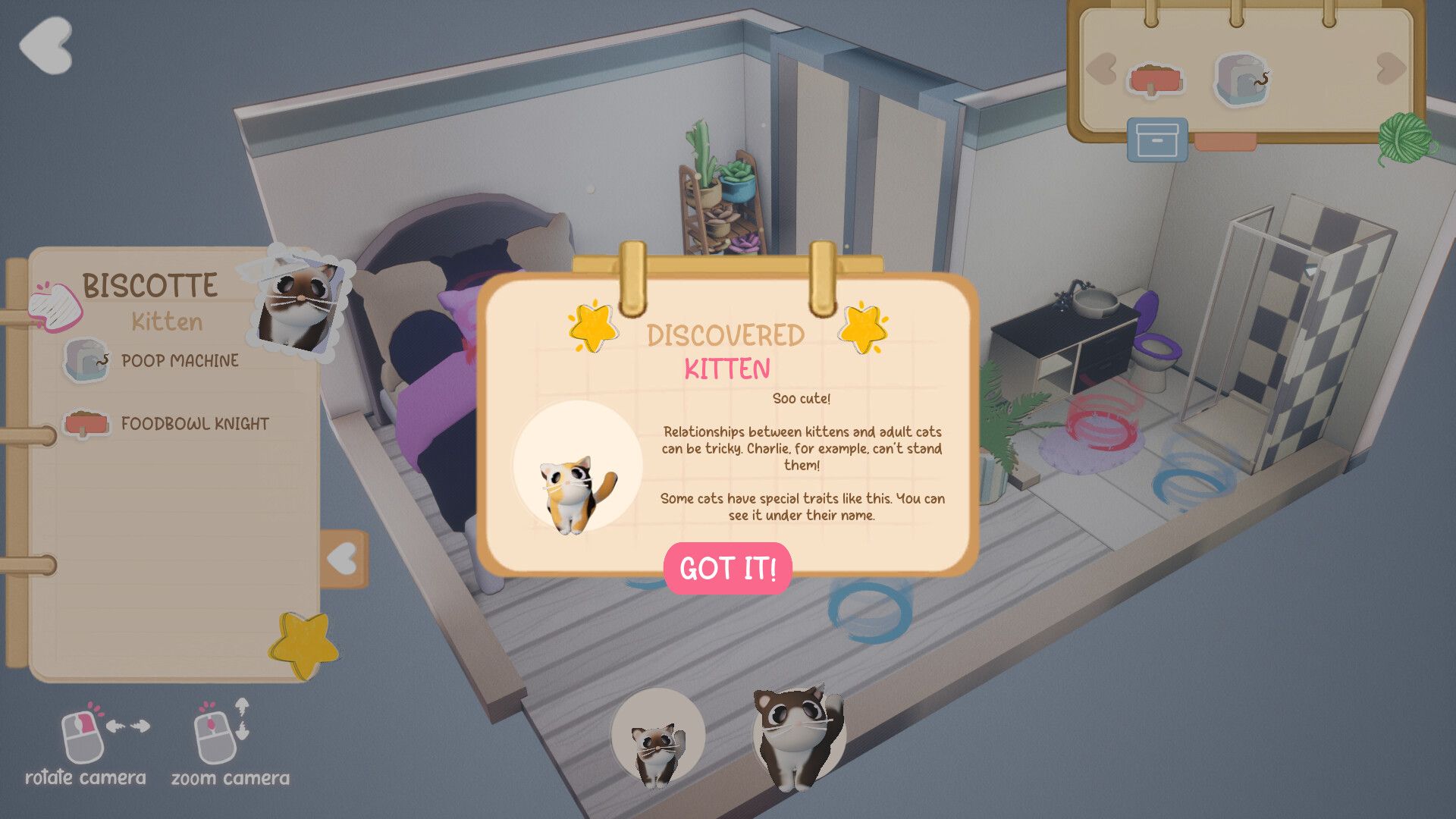
Task: Show previous items with left heart arrow
Action: pos(1101,69)
